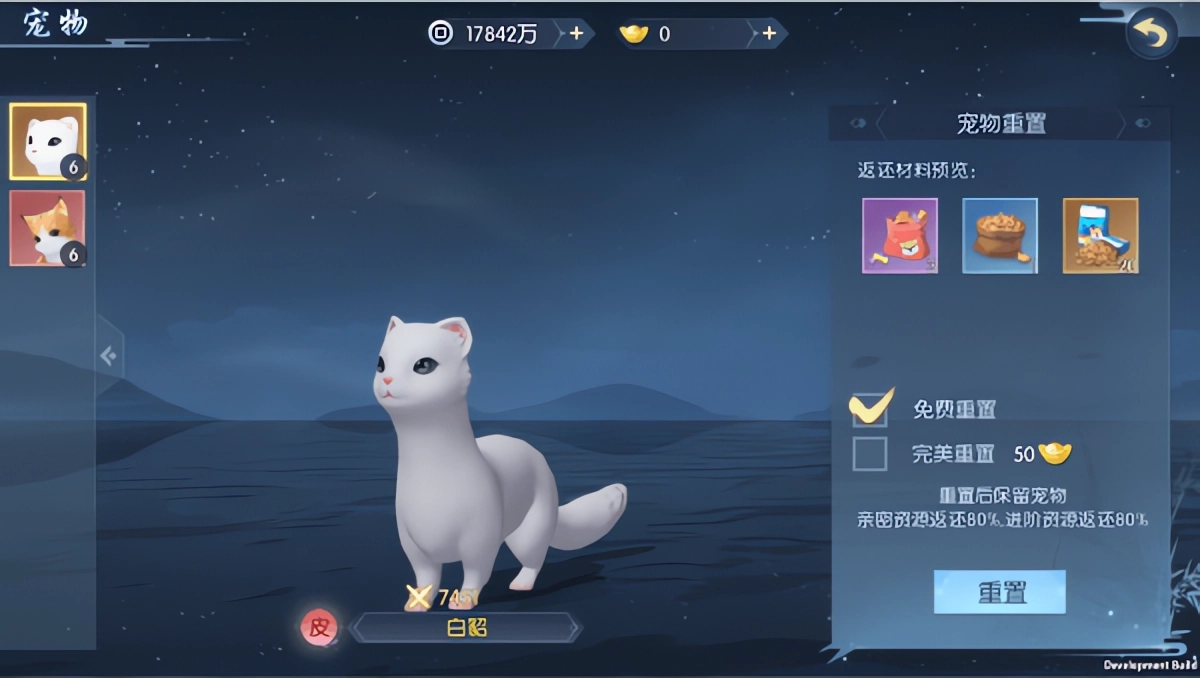Select the orange cat pet thumbnail

48,228
